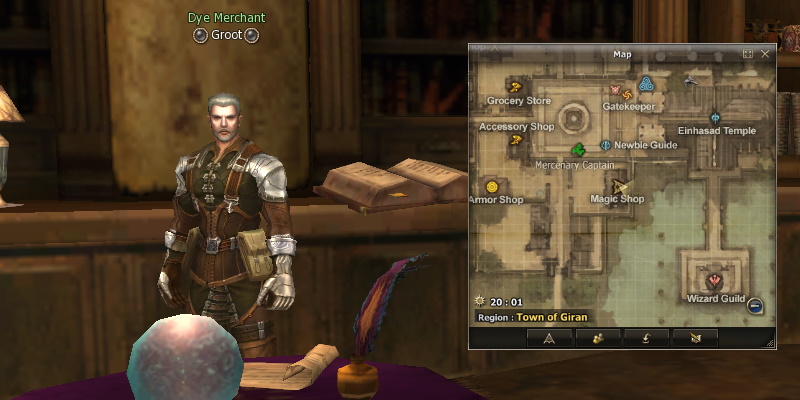Choose the Einhasad Temple marker

pyautogui.click(x=715, y=117)
